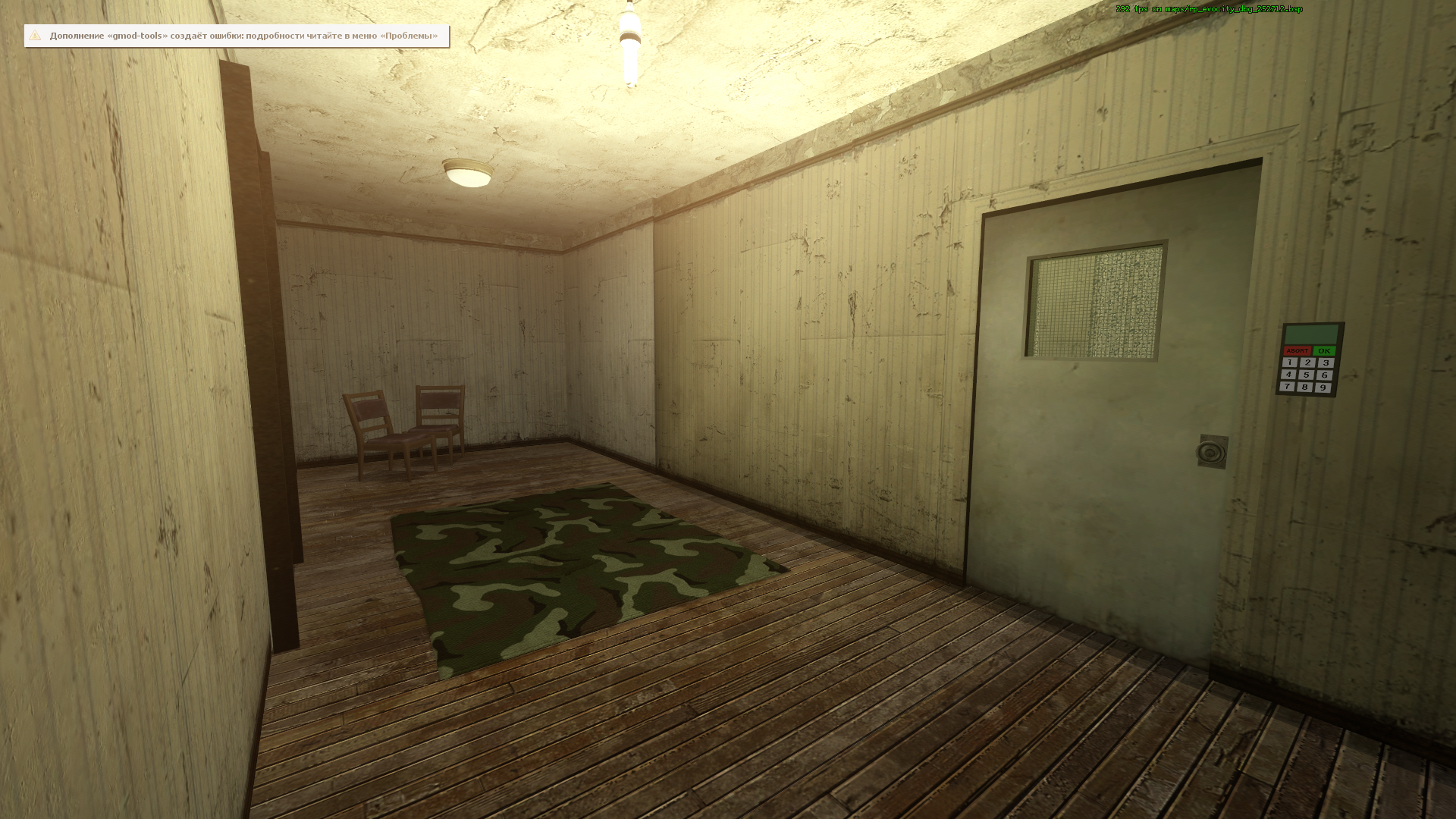The height and width of the screenshot is (819, 1456).
Task: Click the green keypad display screen
Action: click(1312, 334)
